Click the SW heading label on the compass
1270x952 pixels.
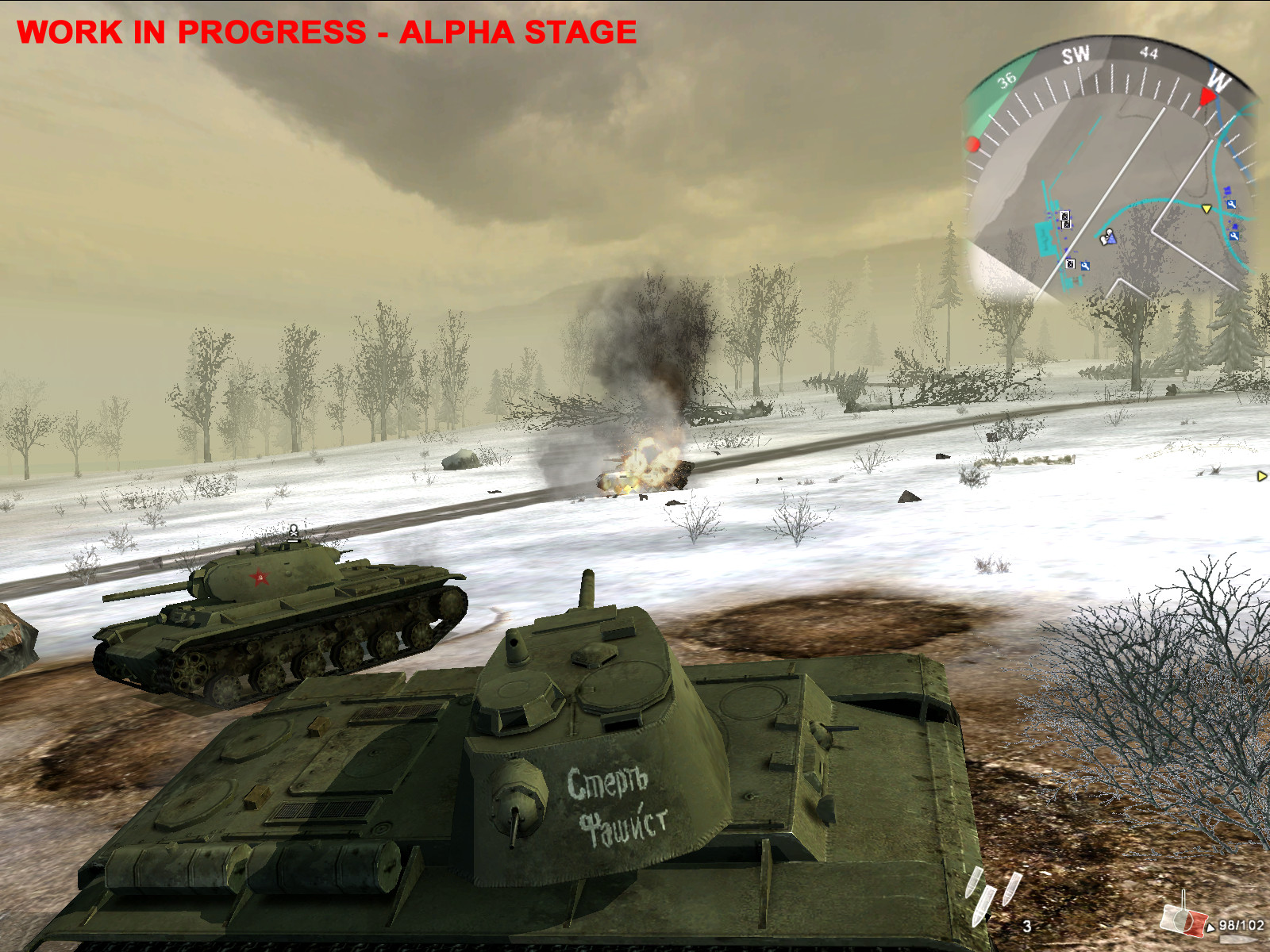(x=1076, y=52)
